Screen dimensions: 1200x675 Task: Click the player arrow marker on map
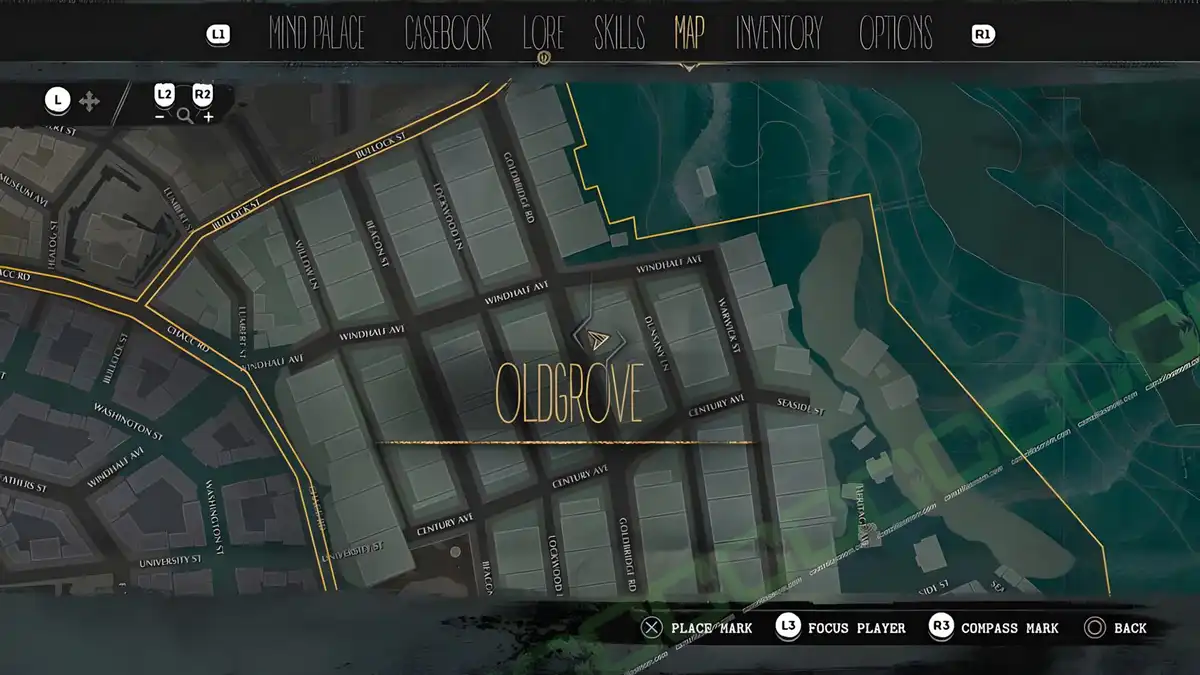pyautogui.click(x=598, y=339)
